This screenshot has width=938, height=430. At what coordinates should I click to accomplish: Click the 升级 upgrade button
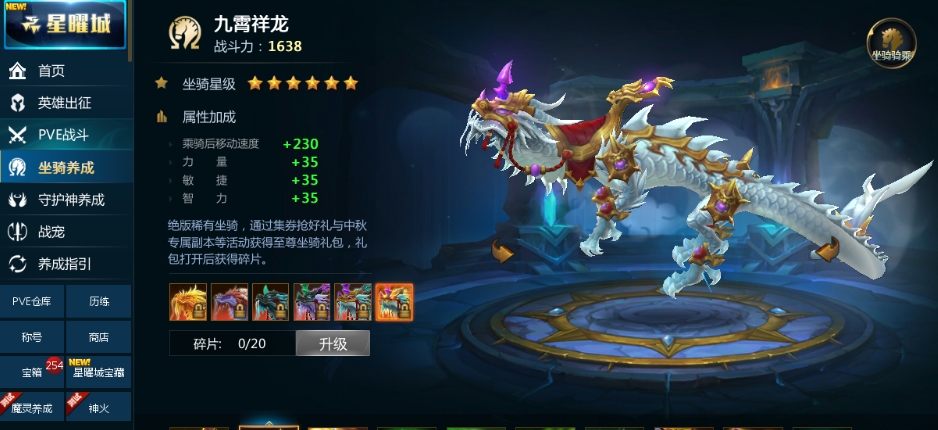click(333, 344)
